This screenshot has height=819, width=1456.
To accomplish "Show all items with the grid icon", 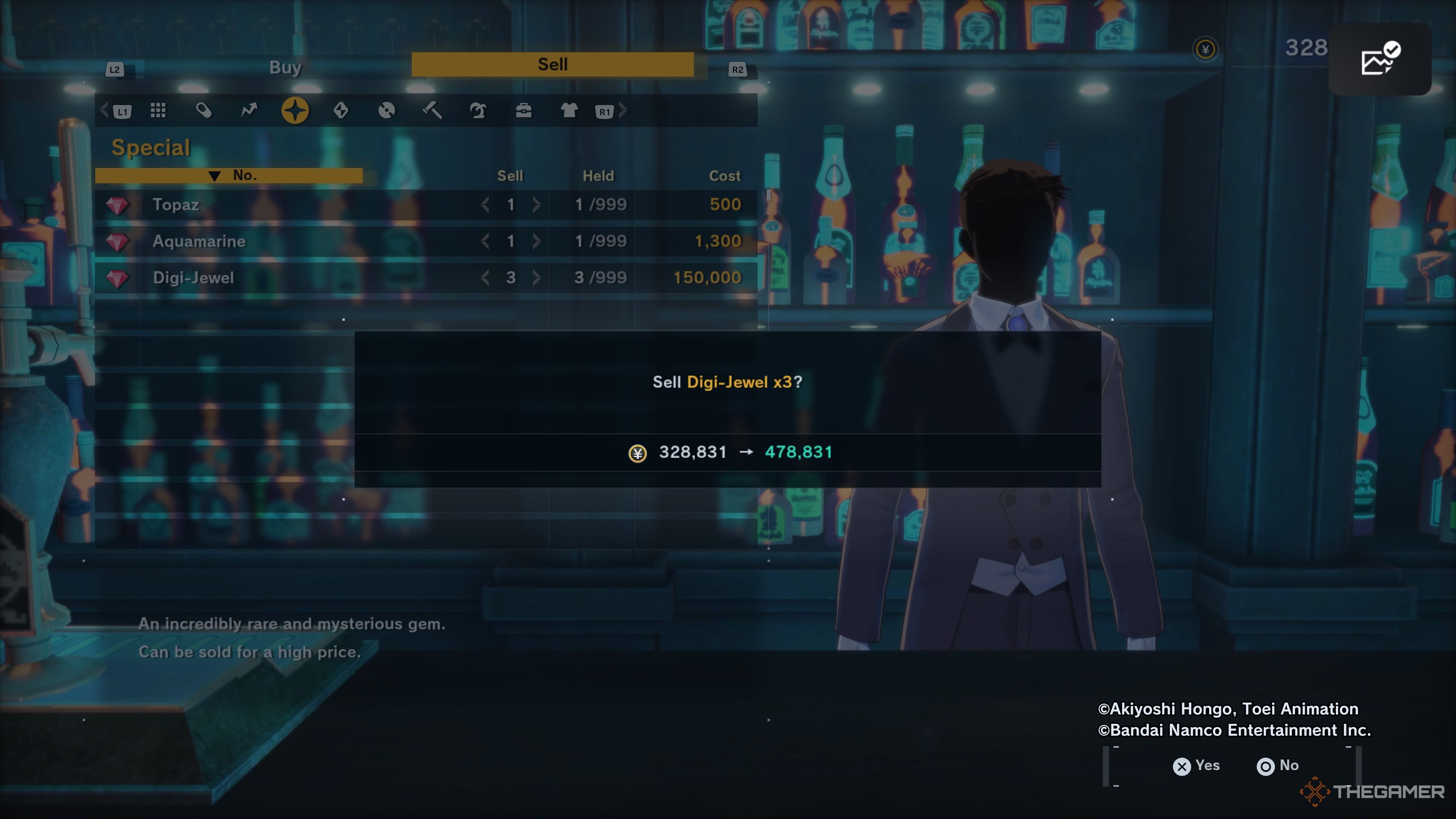I will pos(158,110).
